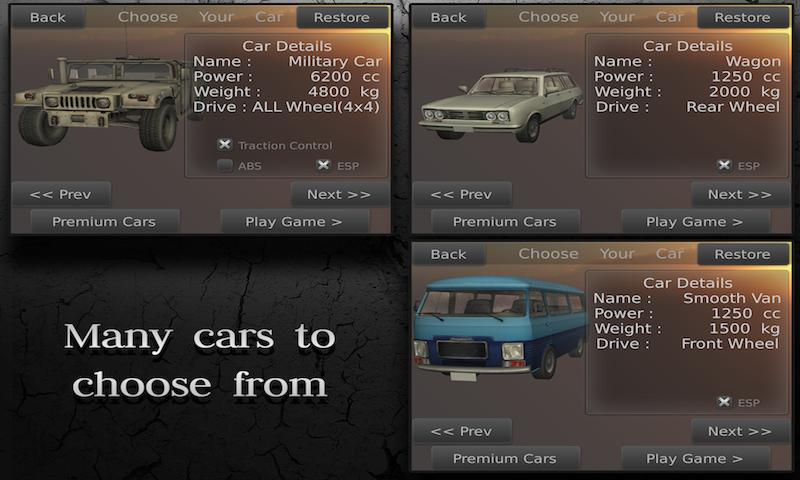Toggle the ESP checkbox for the Military Car
The image size is (800, 480).
[x=323, y=166]
